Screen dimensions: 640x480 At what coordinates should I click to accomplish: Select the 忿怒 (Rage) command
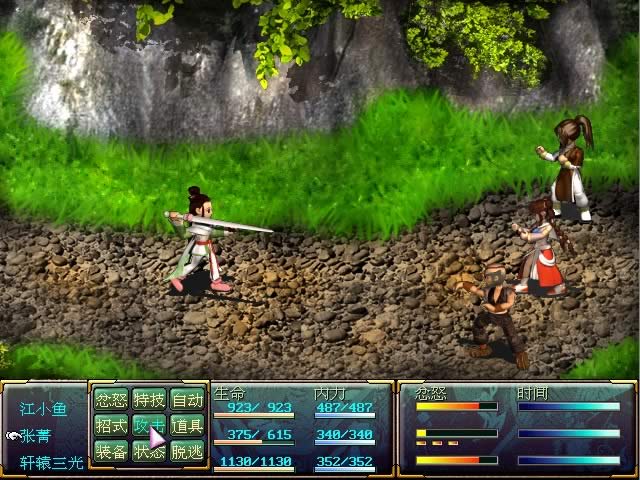(x=110, y=400)
